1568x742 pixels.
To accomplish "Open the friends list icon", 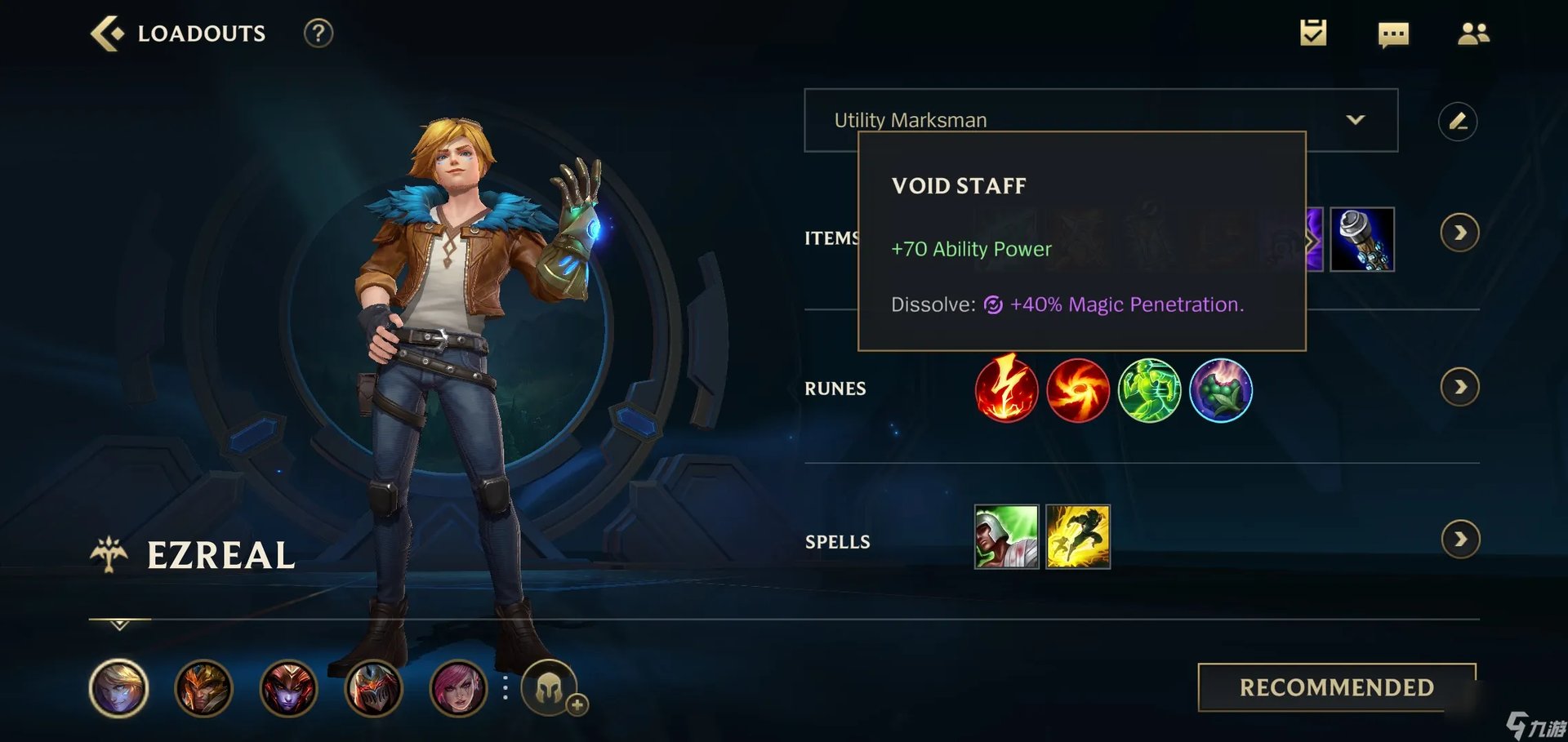I will click(x=1473, y=33).
